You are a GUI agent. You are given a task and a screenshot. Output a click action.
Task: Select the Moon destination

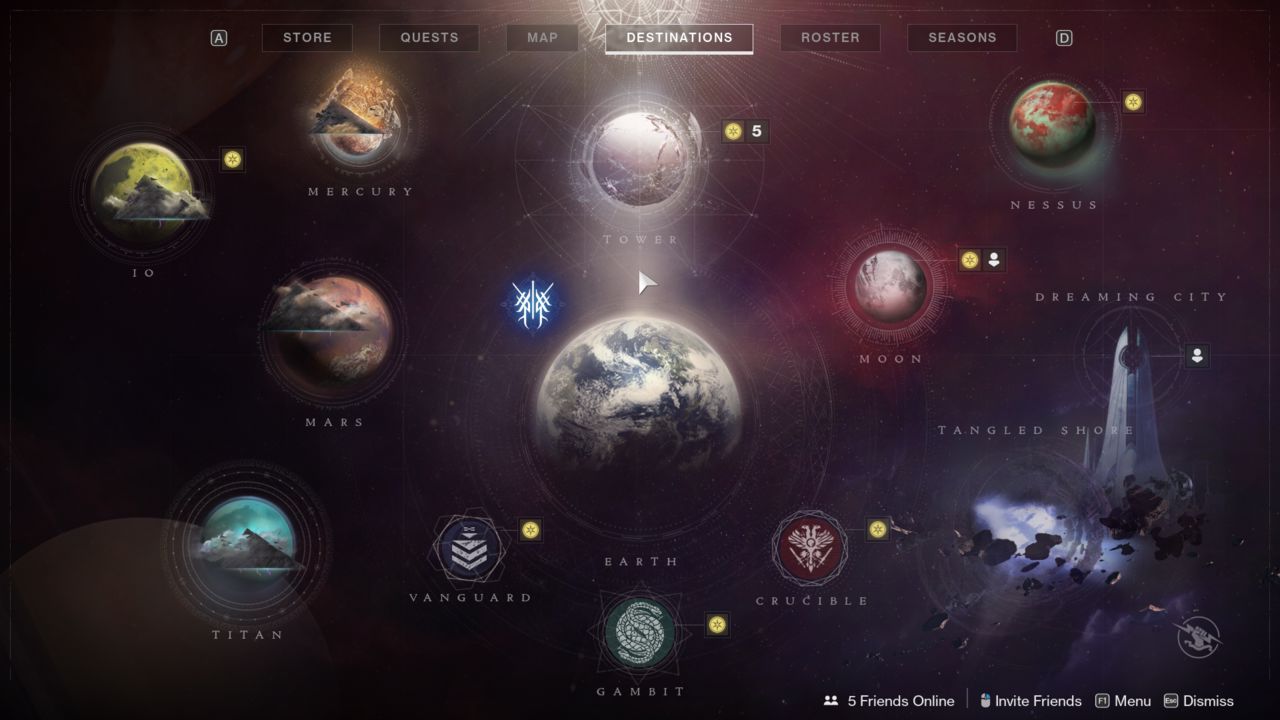tap(889, 286)
